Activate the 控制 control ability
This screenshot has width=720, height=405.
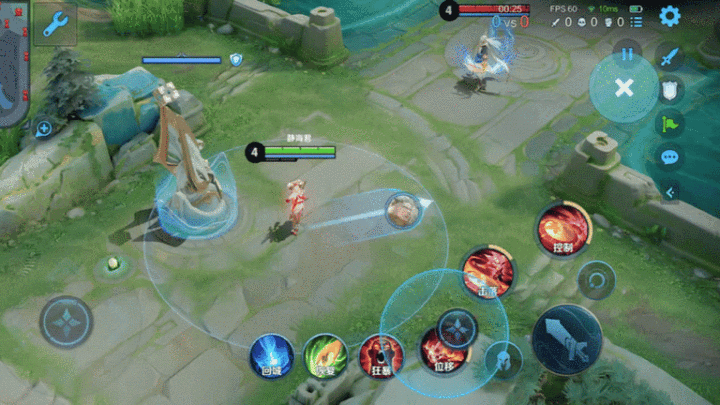point(563,230)
